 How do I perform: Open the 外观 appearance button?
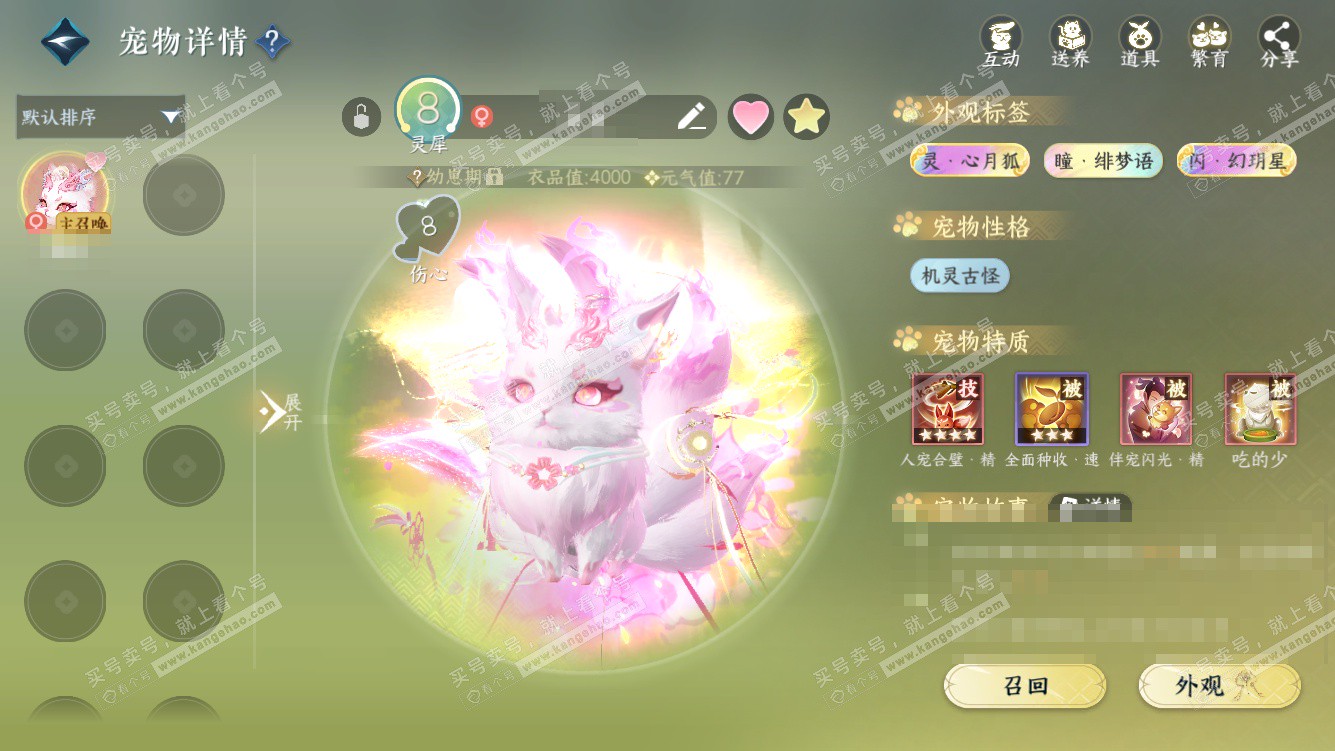1219,686
